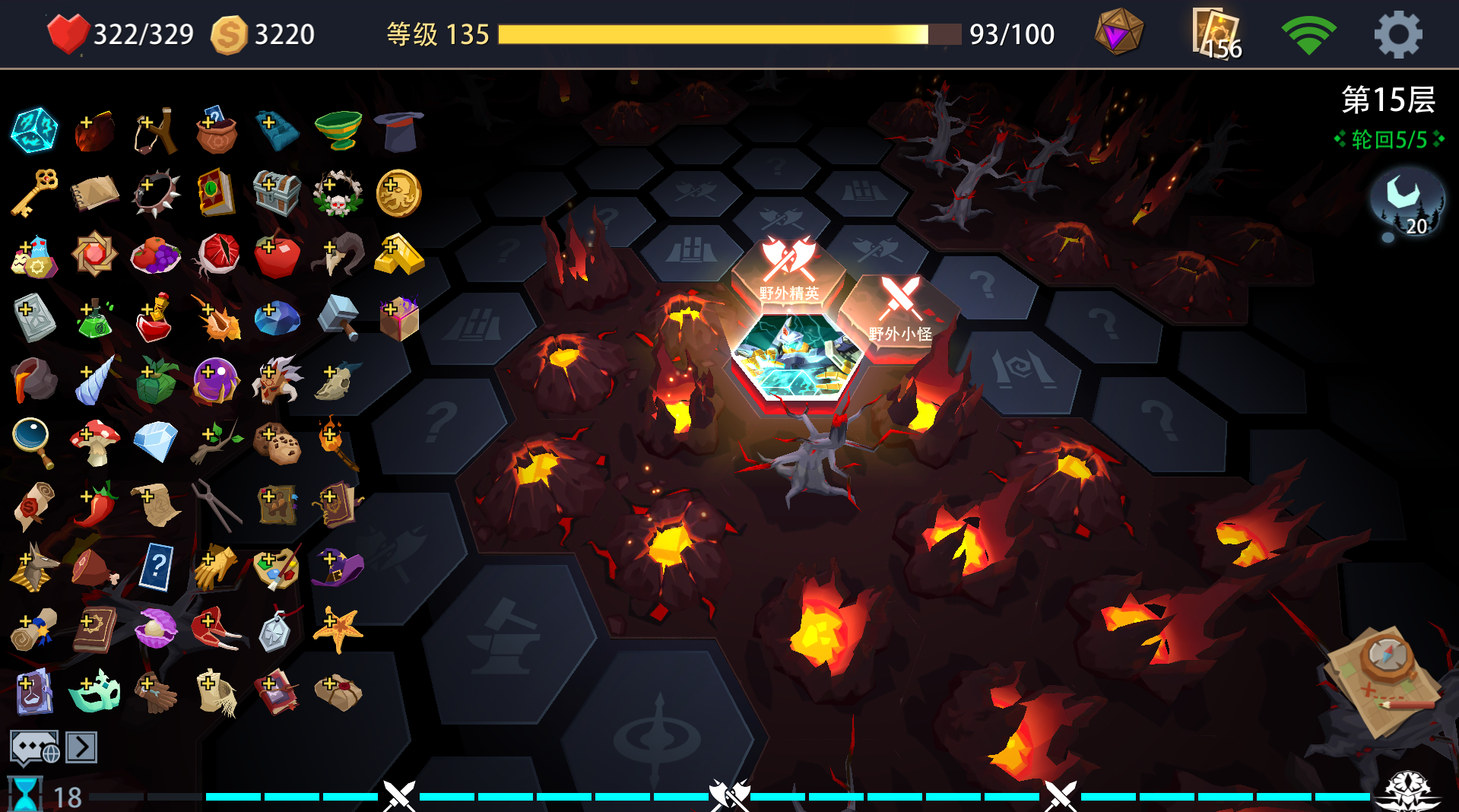
Task: Click the green Wi-Fi signal icon
Action: tap(1311, 33)
